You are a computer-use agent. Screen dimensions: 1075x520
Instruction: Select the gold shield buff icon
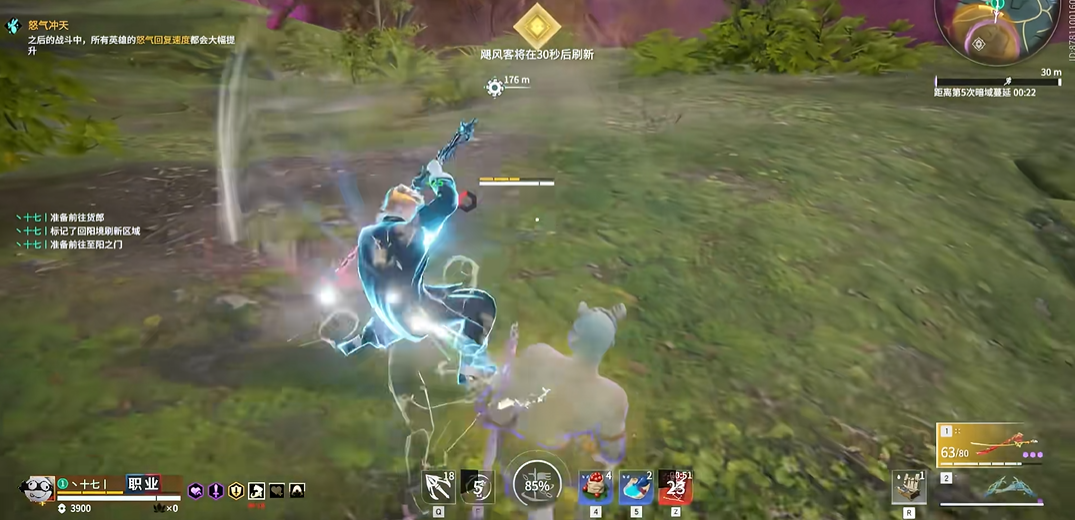pyautogui.click(x=236, y=491)
